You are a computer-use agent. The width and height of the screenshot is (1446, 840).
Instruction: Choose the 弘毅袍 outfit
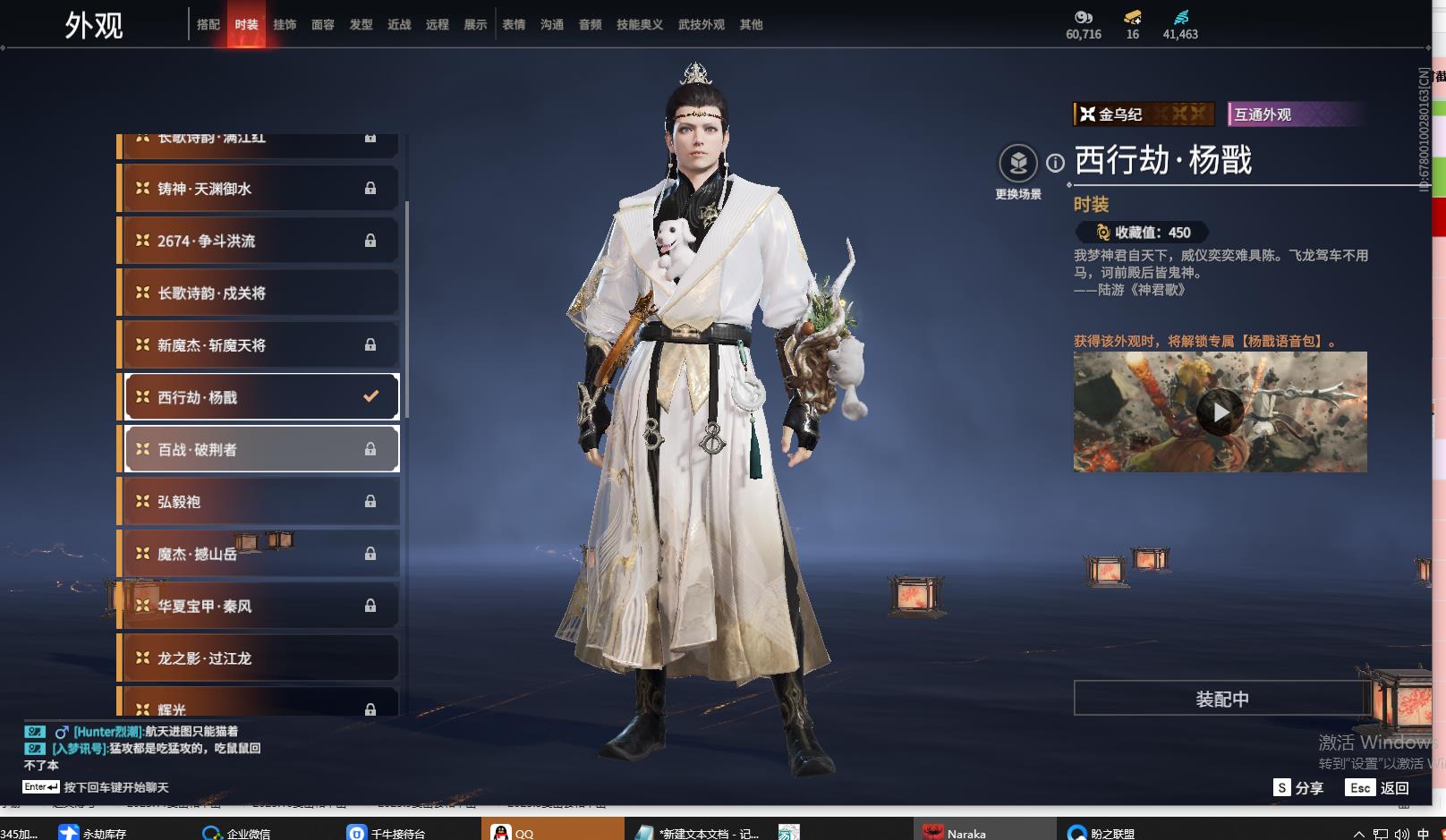tap(259, 502)
